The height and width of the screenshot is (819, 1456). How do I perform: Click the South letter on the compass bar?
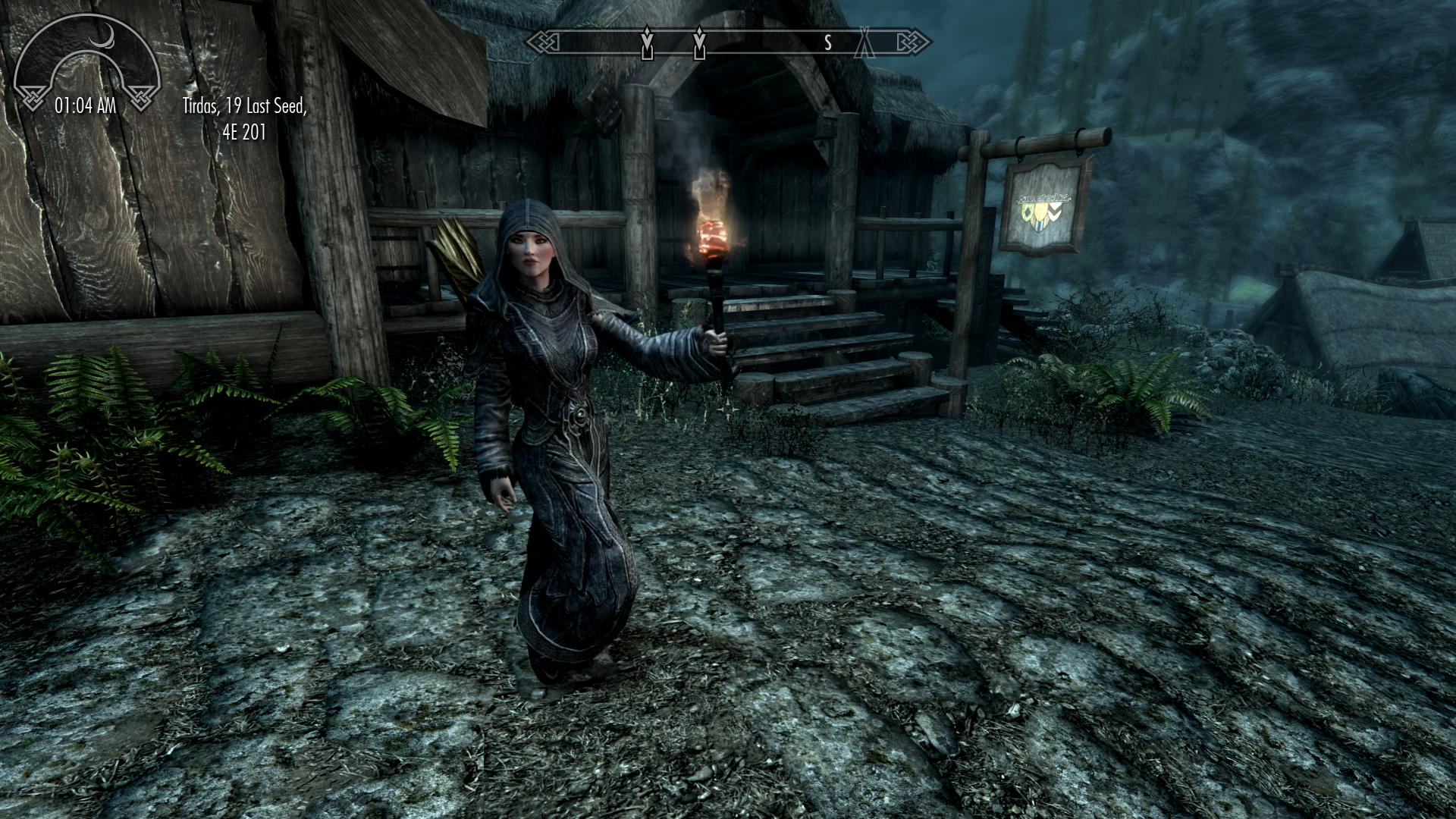tap(828, 43)
